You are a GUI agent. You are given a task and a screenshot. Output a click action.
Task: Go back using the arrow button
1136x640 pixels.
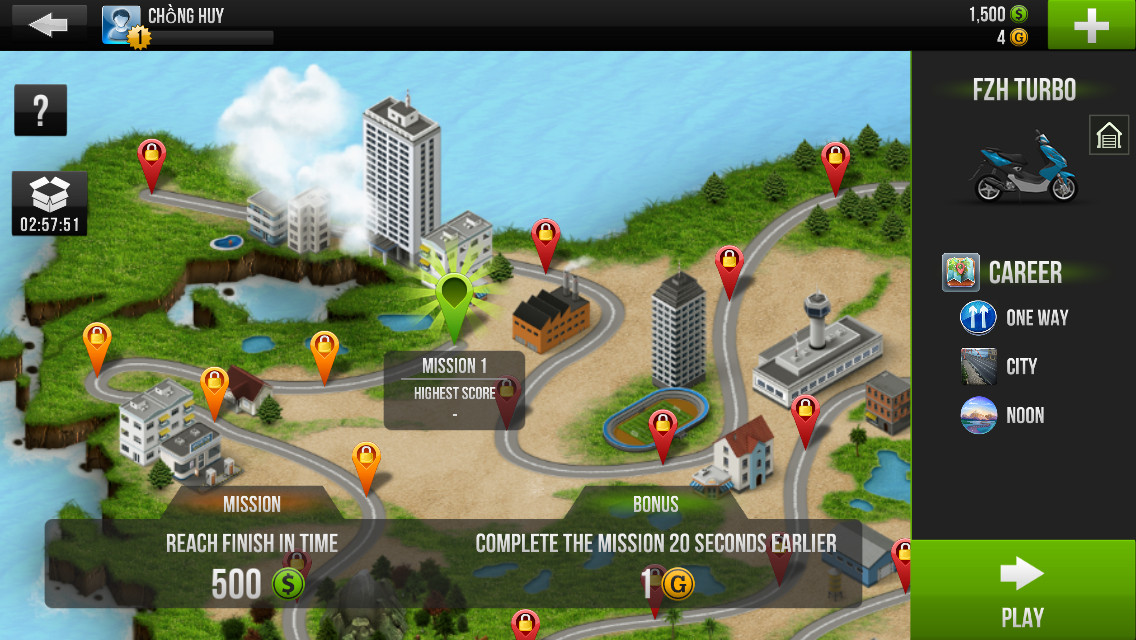(47, 25)
